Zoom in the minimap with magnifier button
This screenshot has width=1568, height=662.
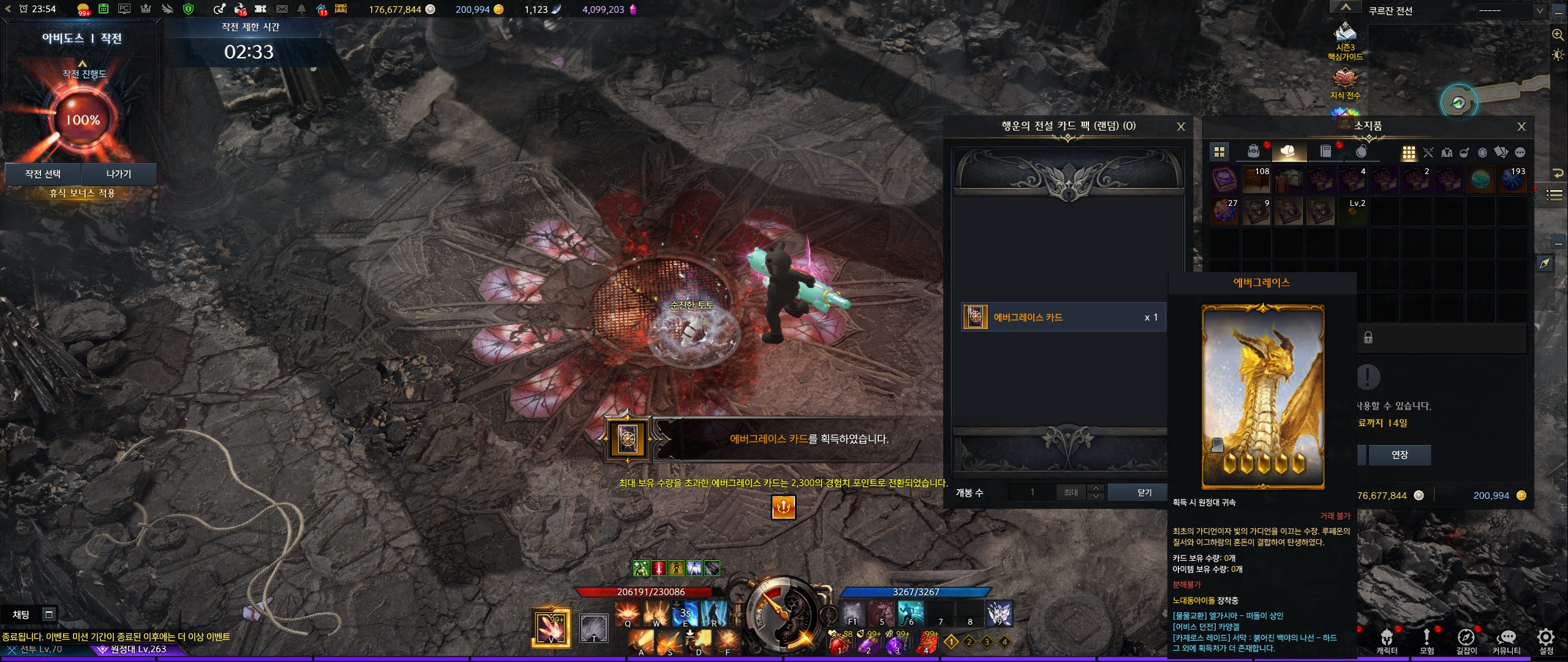coord(1558,35)
